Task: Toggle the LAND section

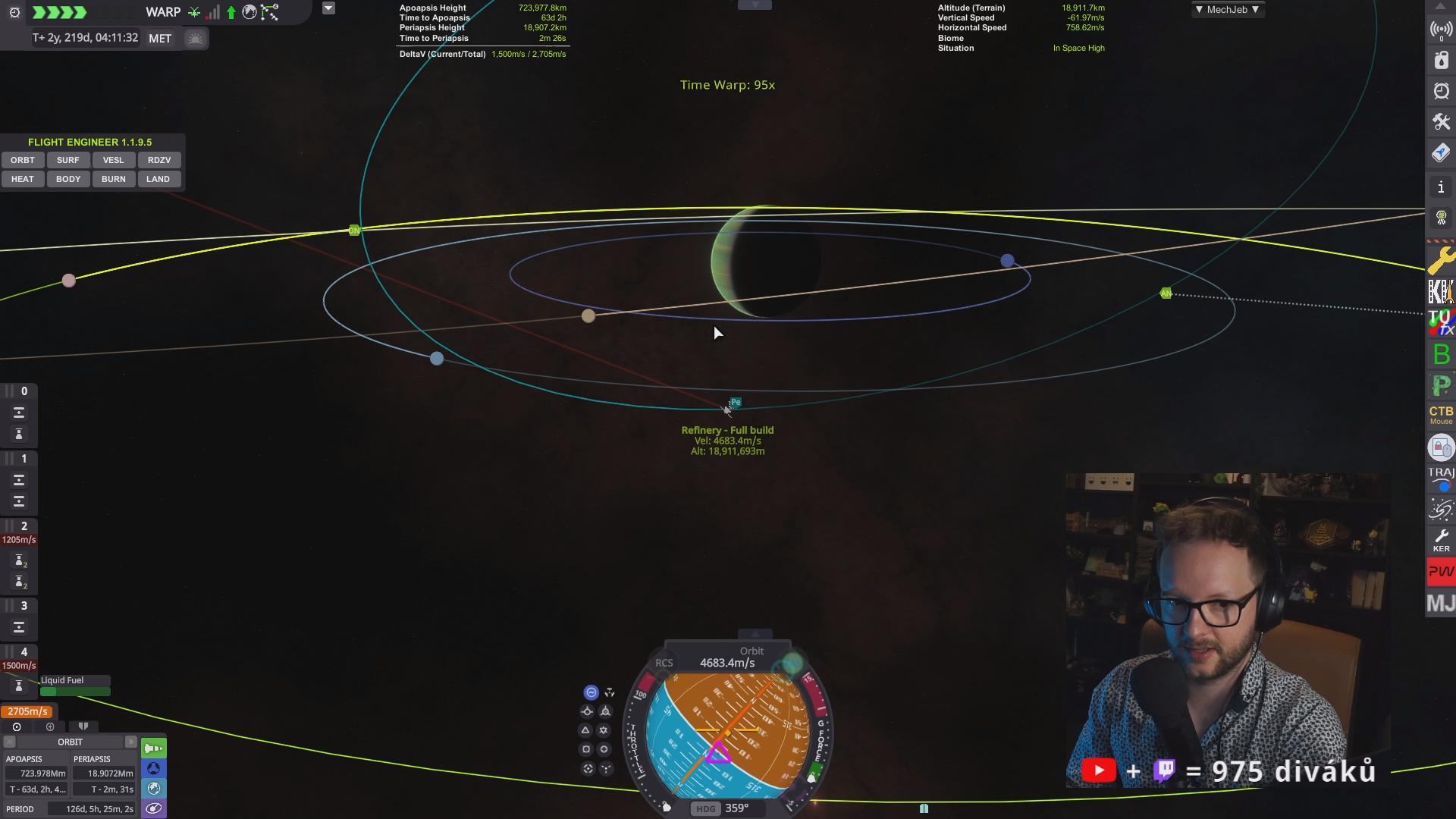Action: (x=158, y=179)
